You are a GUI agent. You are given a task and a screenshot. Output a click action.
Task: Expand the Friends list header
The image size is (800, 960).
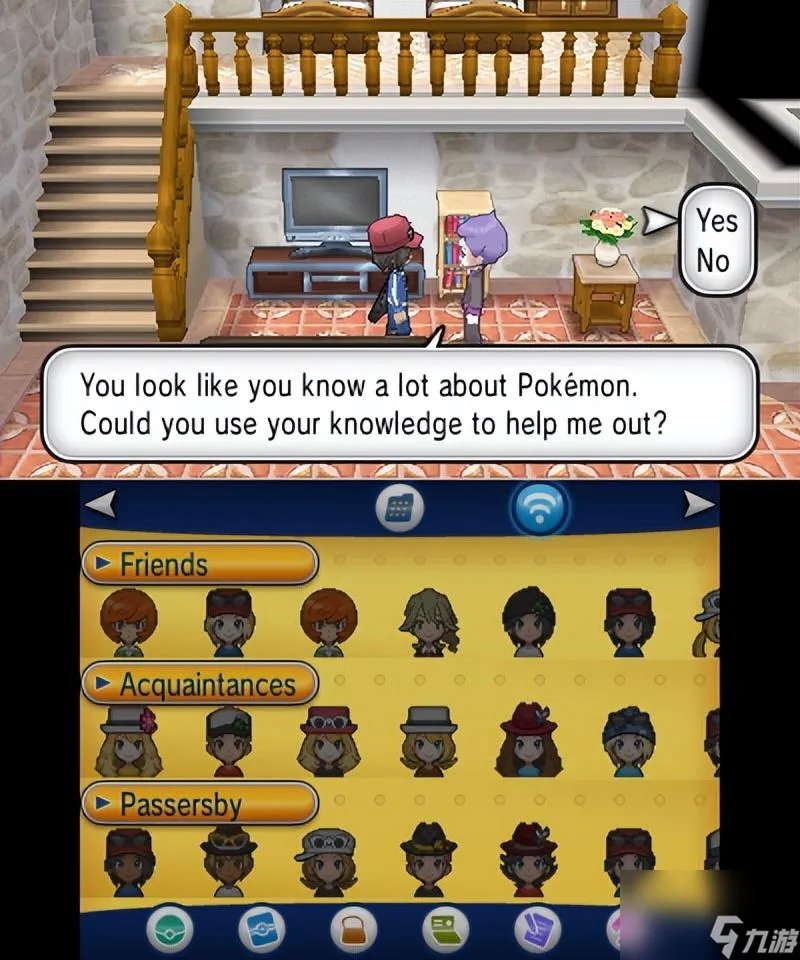pyautogui.click(x=198, y=565)
